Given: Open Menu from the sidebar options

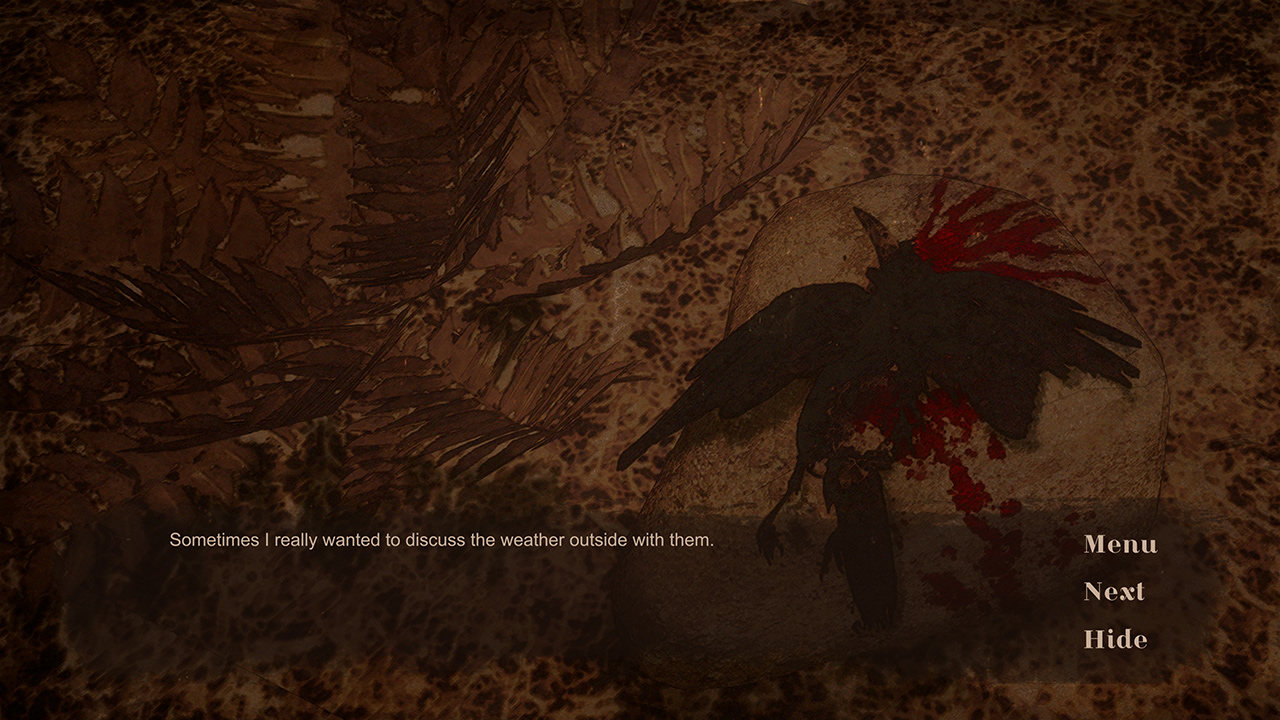Looking at the screenshot, I should (1119, 546).
